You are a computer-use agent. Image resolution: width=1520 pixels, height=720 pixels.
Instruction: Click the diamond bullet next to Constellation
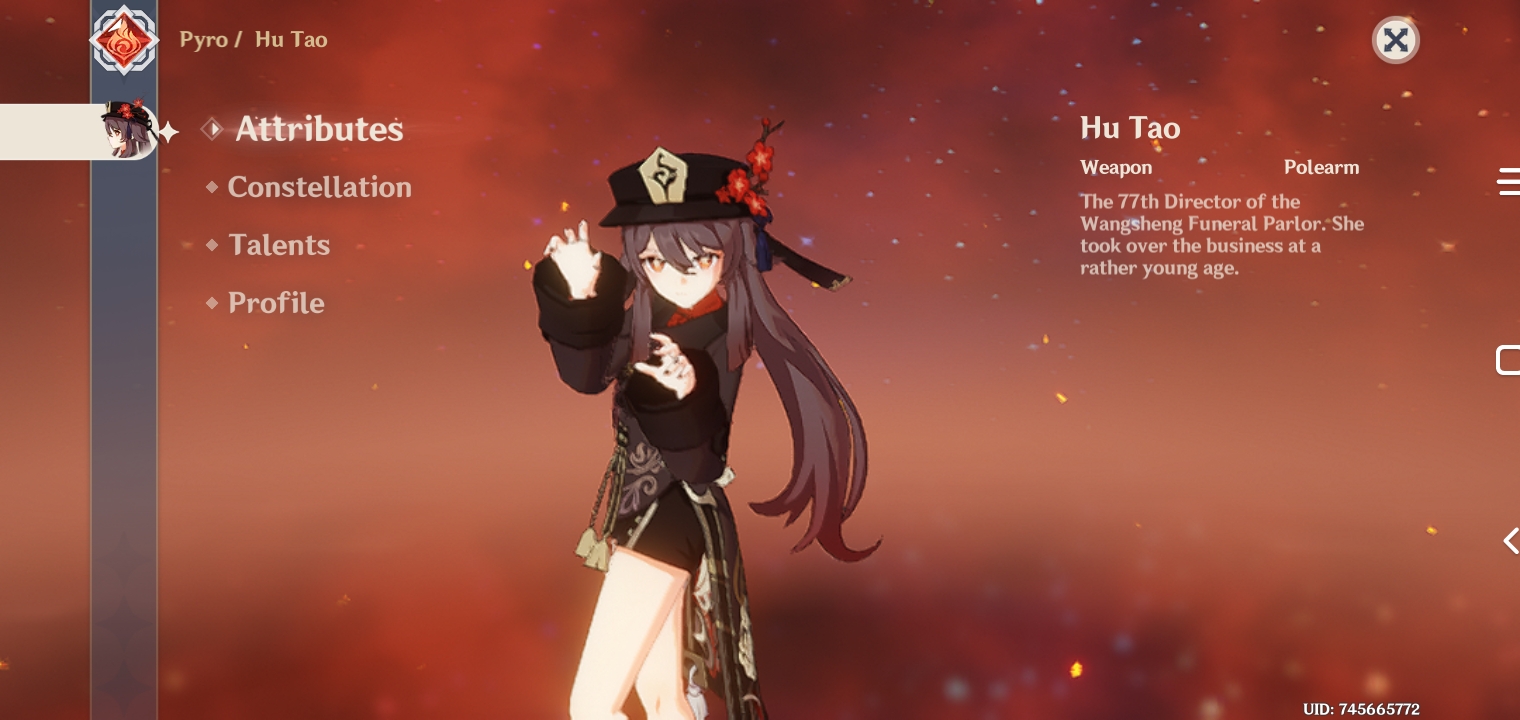pyautogui.click(x=211, y=186)
